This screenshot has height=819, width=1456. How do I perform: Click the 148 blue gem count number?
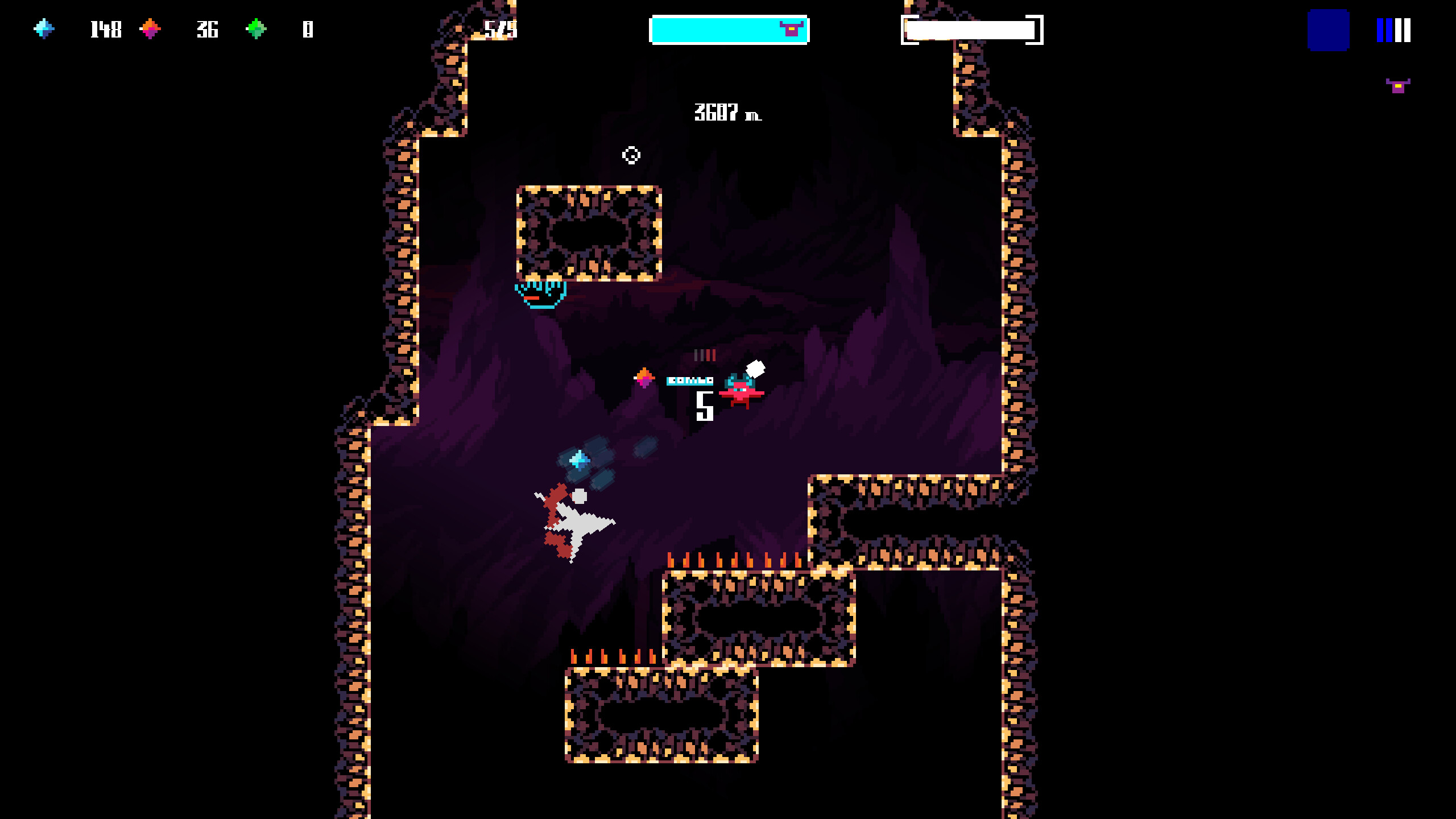(106, 29)
